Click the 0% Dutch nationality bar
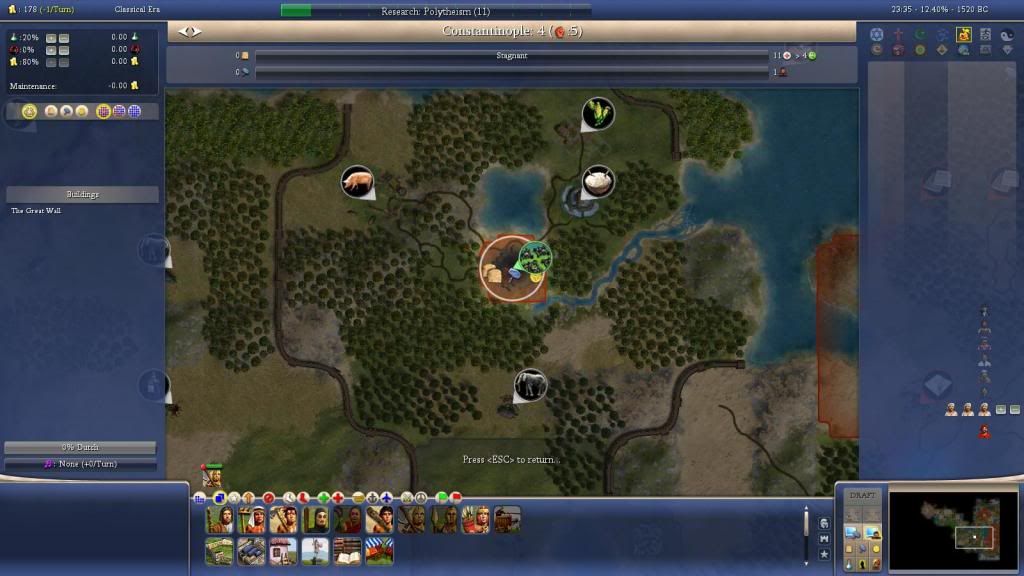1024x576 pixels. [x=80, y=447]
